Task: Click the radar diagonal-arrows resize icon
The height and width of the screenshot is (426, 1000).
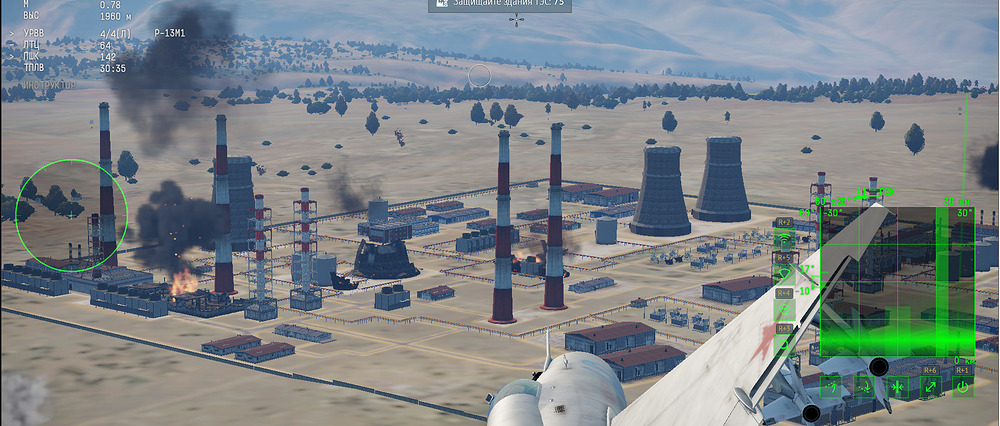Action: [929, 387]
